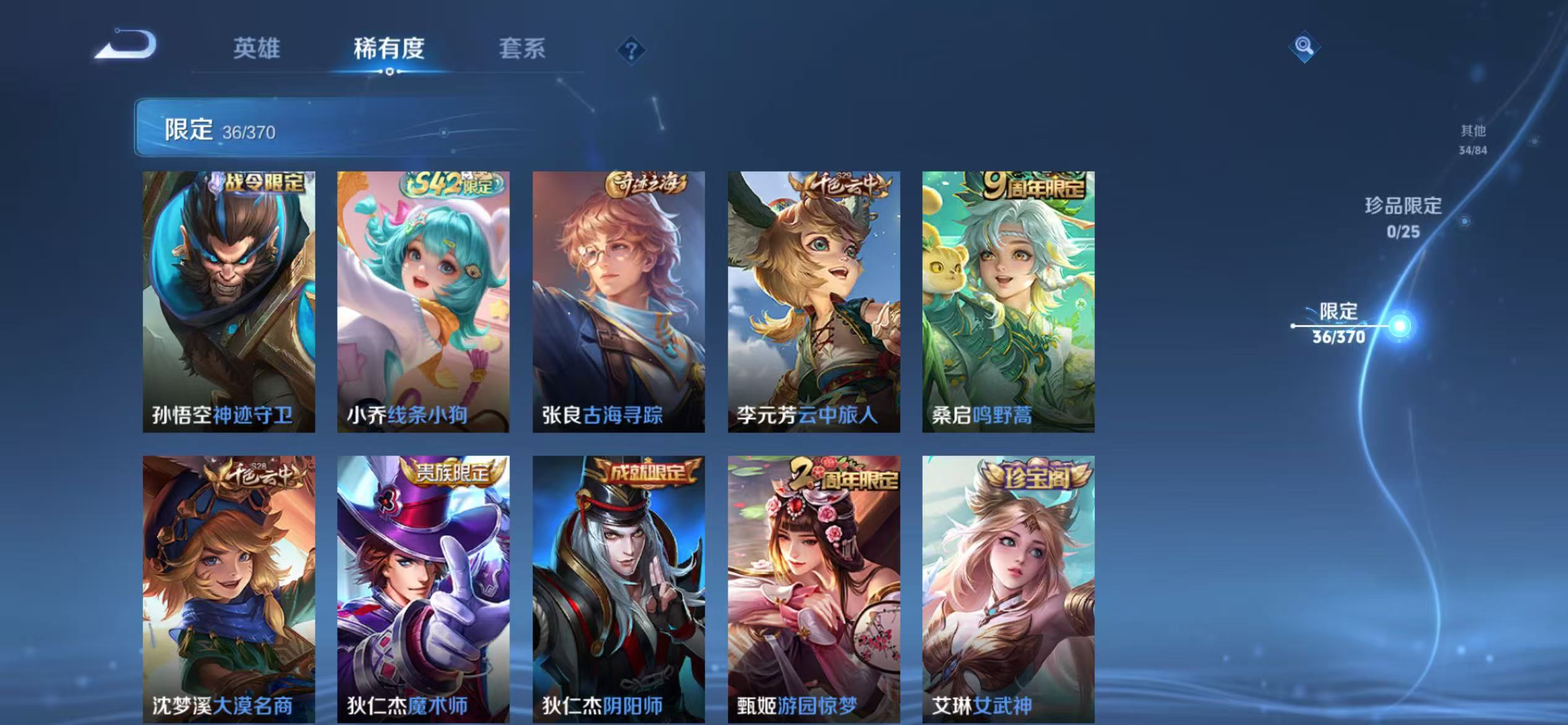Switch to the 套系 tab
Viewport: 1568px width, 725px height.
[522, 50]
